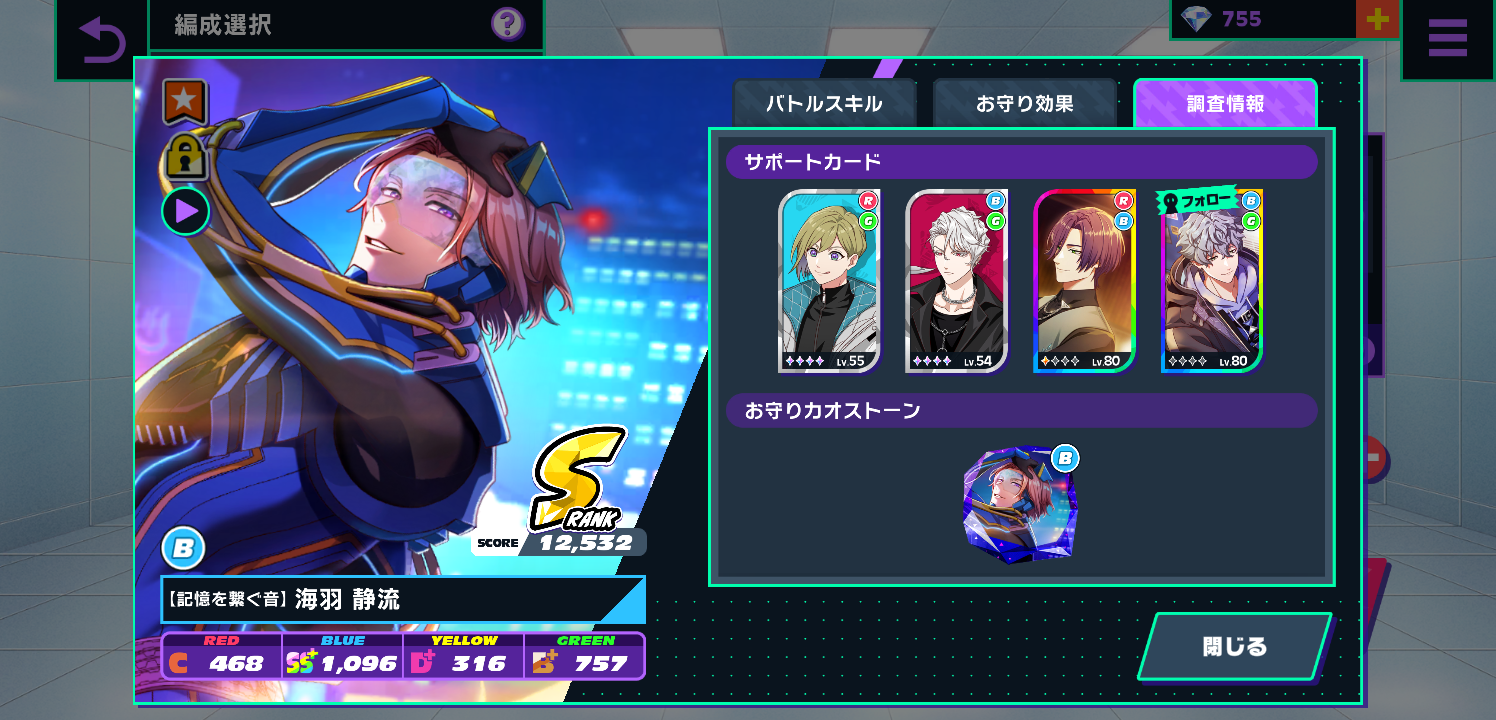
Task: Close the panel with 閉じる button
Action: [1235, 646]
